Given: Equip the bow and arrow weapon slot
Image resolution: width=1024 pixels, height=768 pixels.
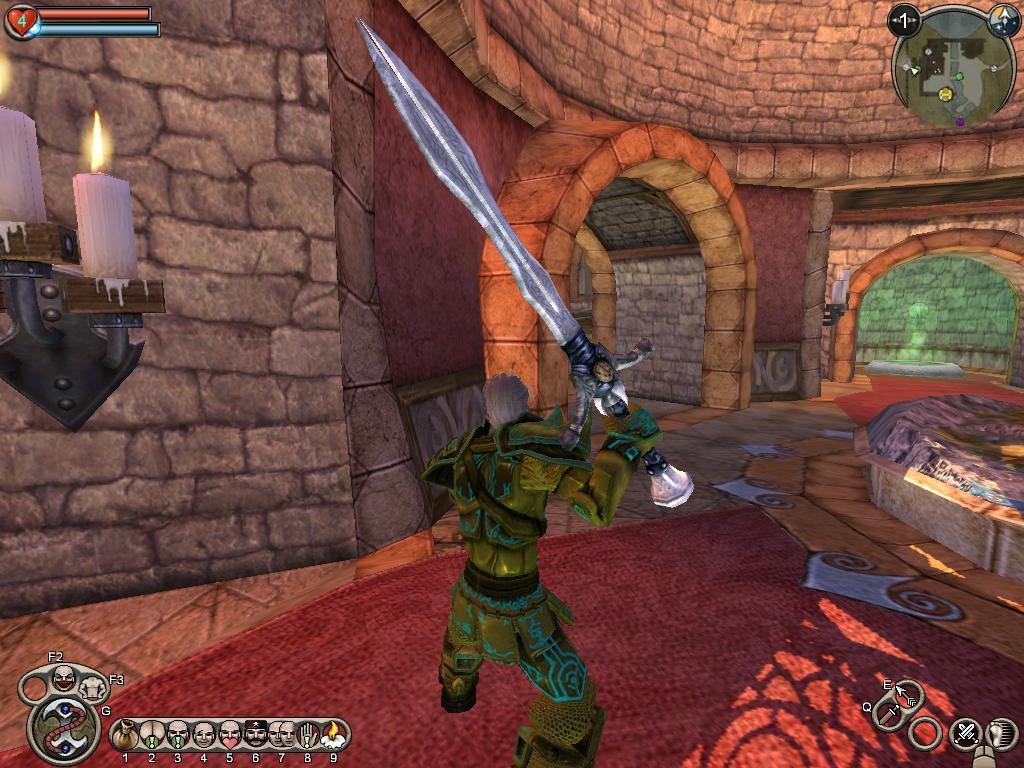Looking at the screenshot, I should 907,693.
